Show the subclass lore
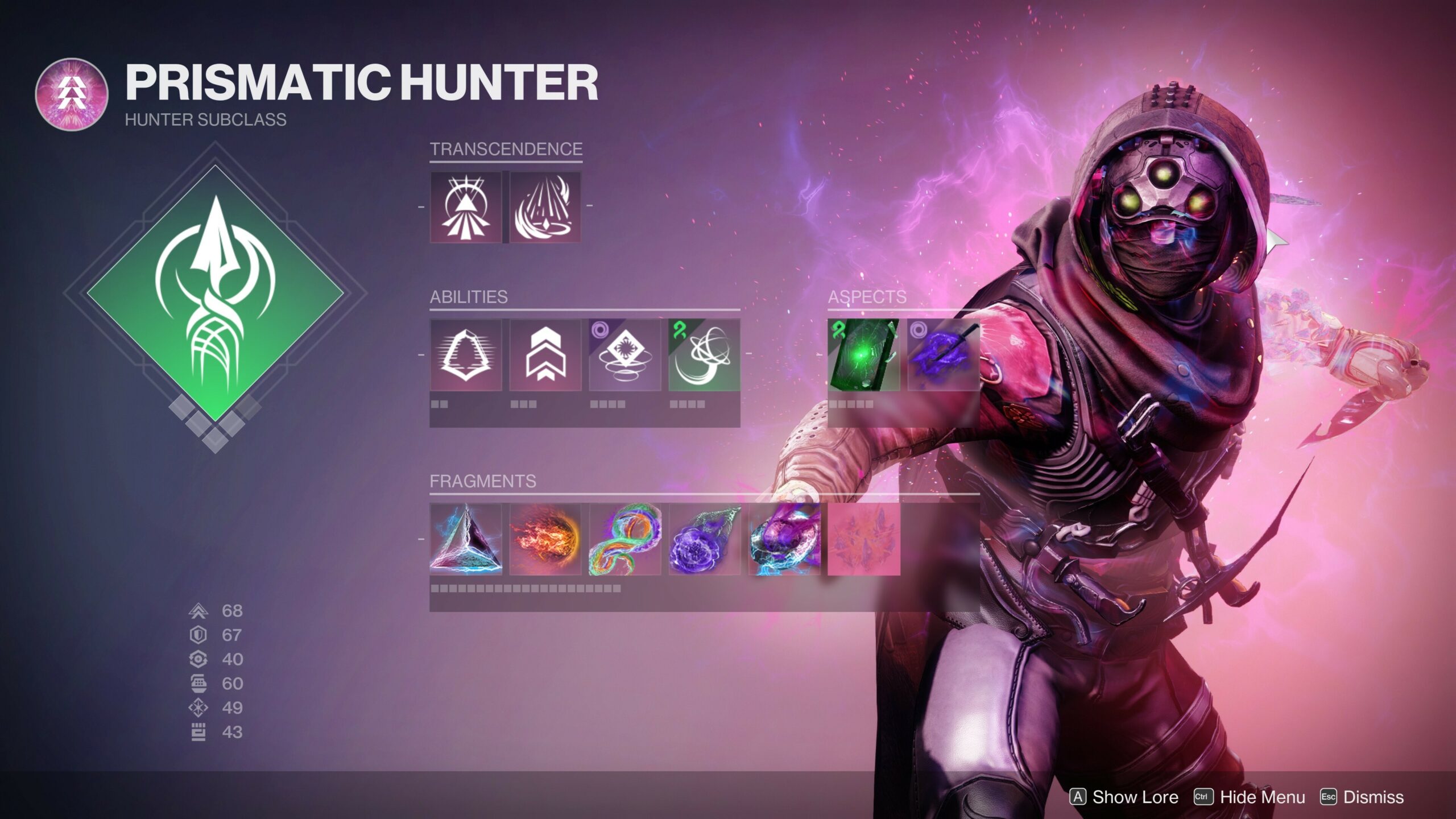The width and height of the screenshot is (1456, 819). coord(1124,797)
